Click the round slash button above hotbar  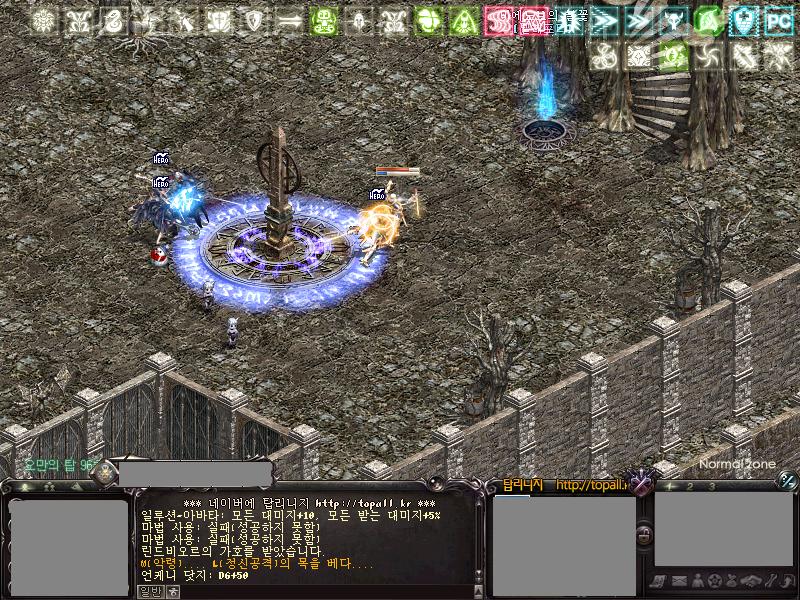[x=786, y=481]
